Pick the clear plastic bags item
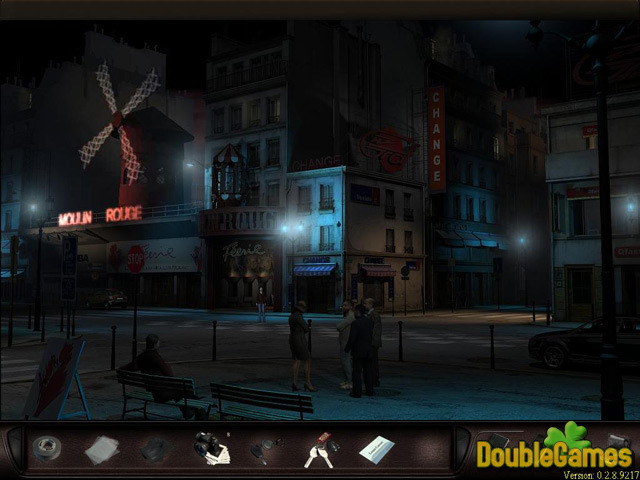640x480 pixels. [x=101, y=450]
